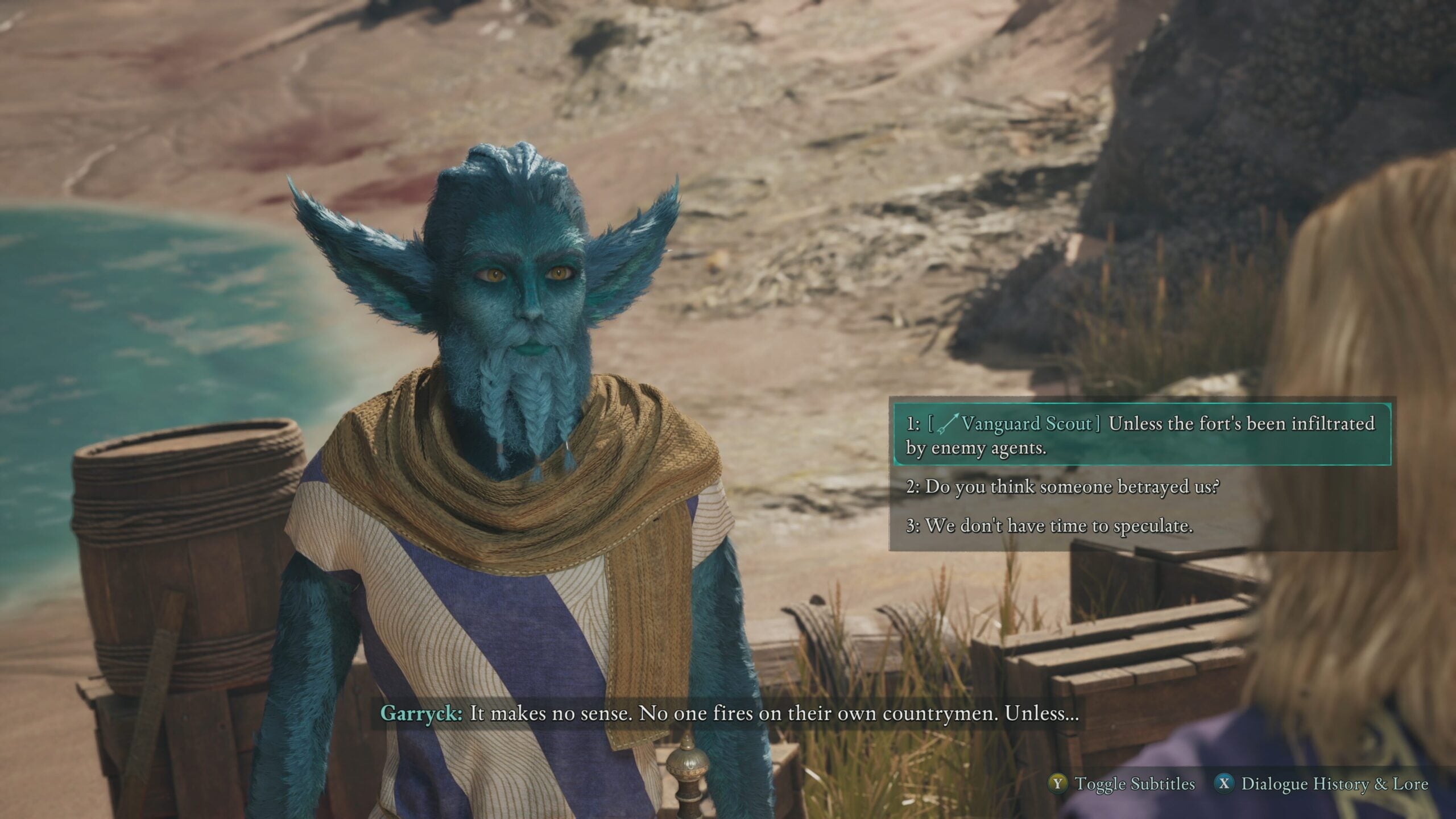1456x819 pixels.
Task: Select "We don't have time to speculate."
Action: (x=1049, y=526)
